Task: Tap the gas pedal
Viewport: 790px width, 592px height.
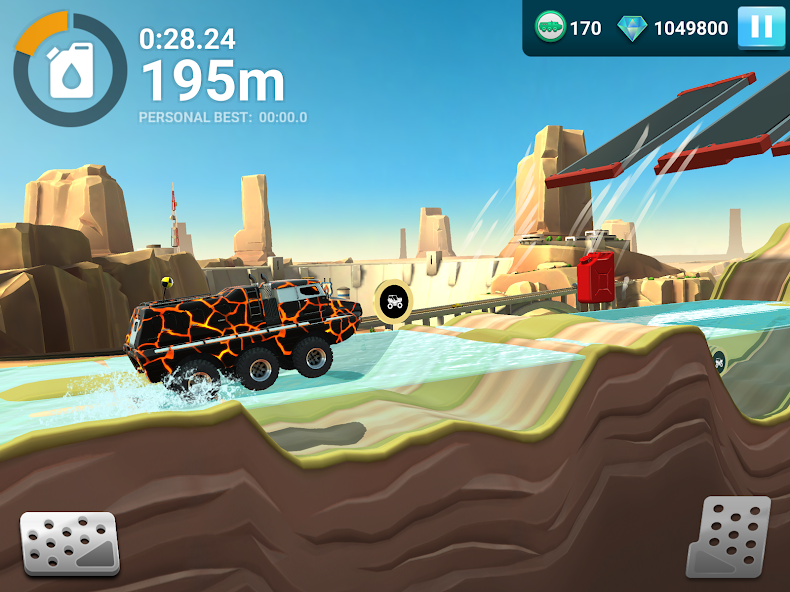Action: (x=727, y=537)
